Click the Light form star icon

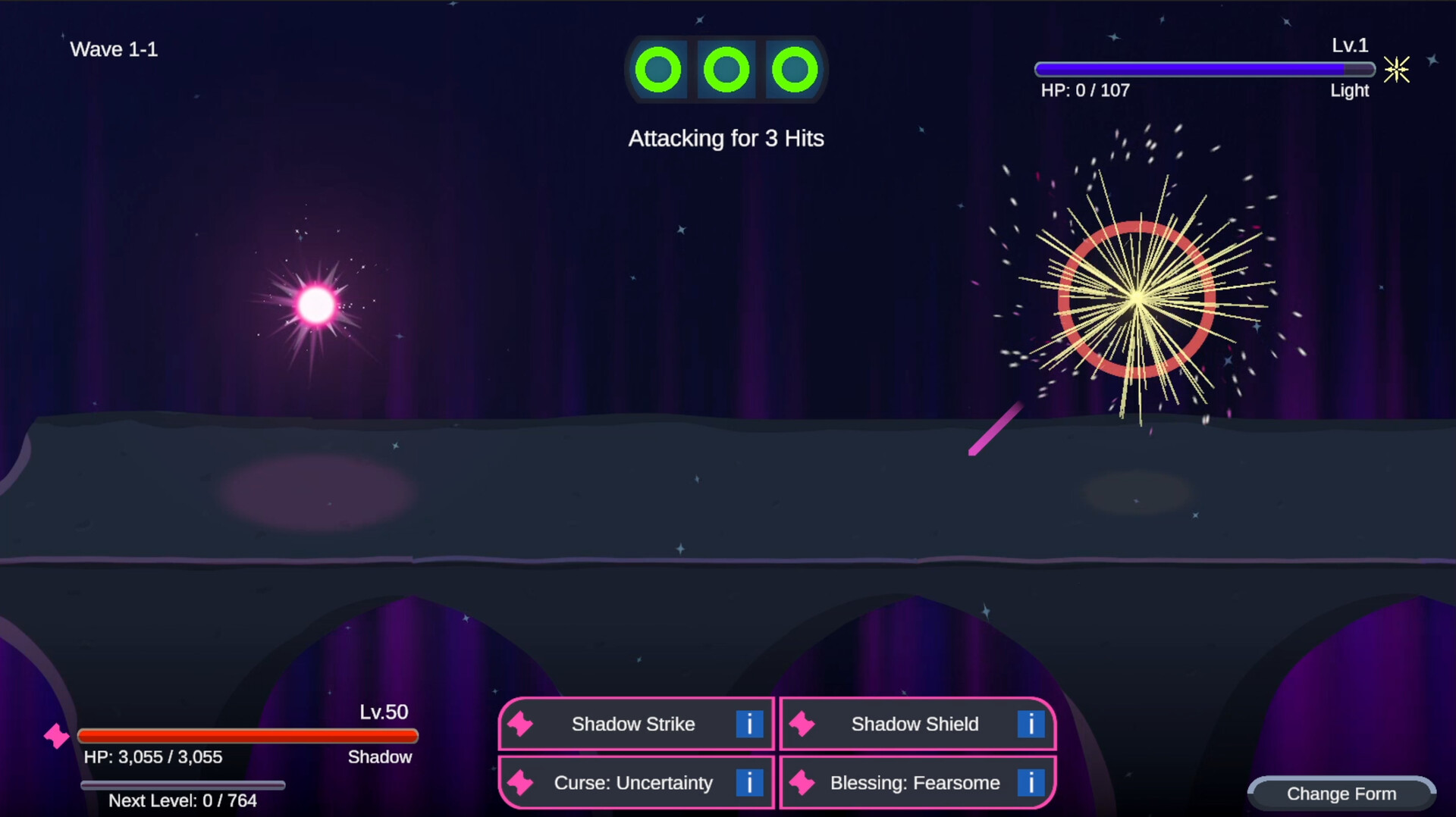pyautogui.click(x=1398, y=70)
